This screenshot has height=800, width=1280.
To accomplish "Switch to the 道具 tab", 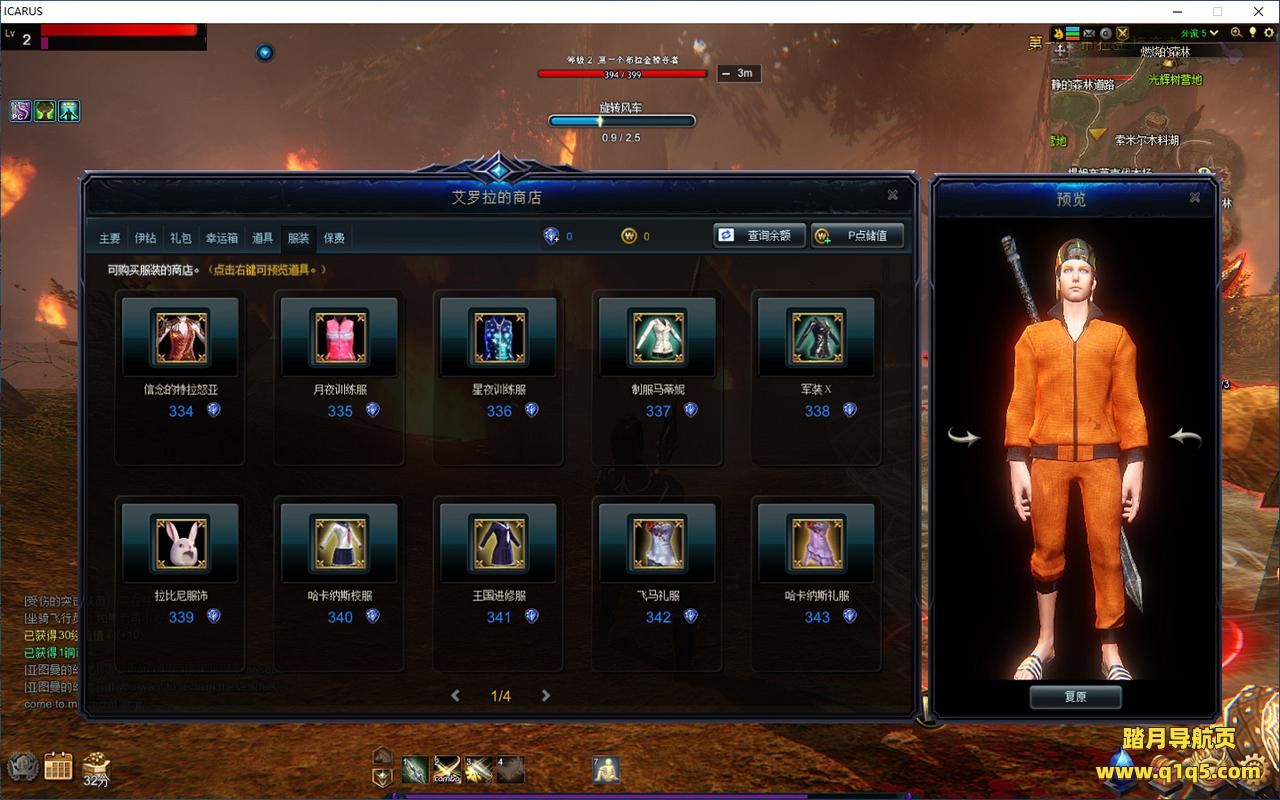I will 263,238.
